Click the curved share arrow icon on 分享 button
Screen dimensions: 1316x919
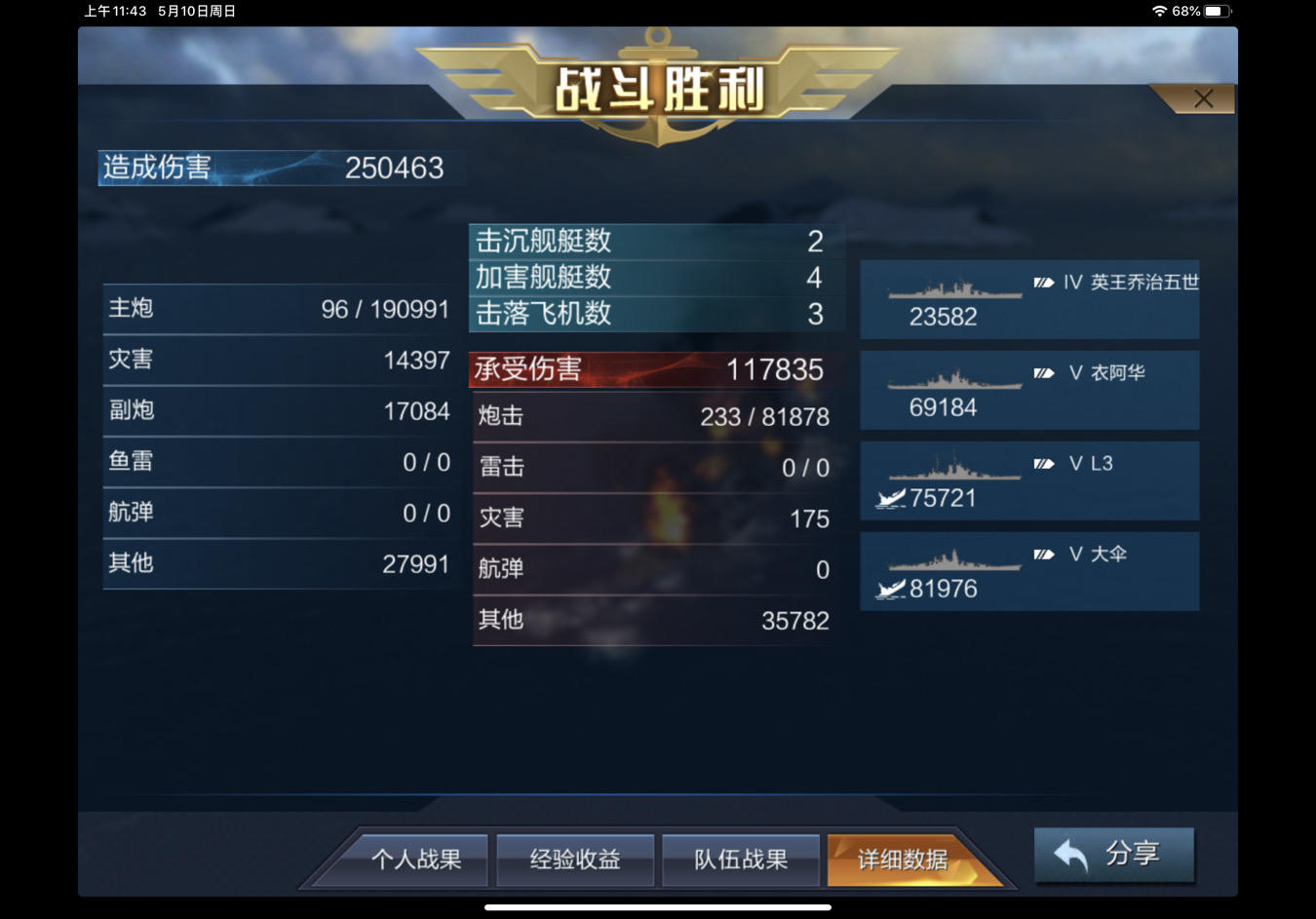point(1069,854)
